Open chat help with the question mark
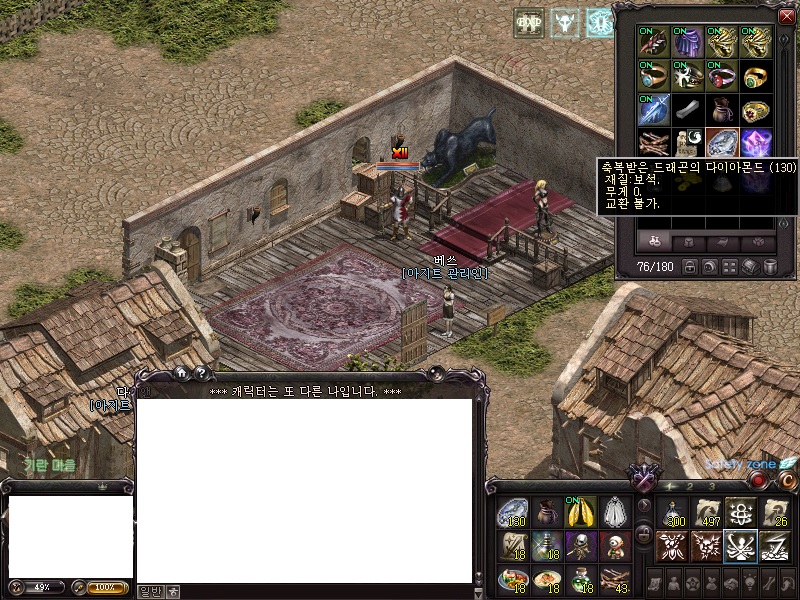This screenshot has width=800, height=600. point(200,373)
